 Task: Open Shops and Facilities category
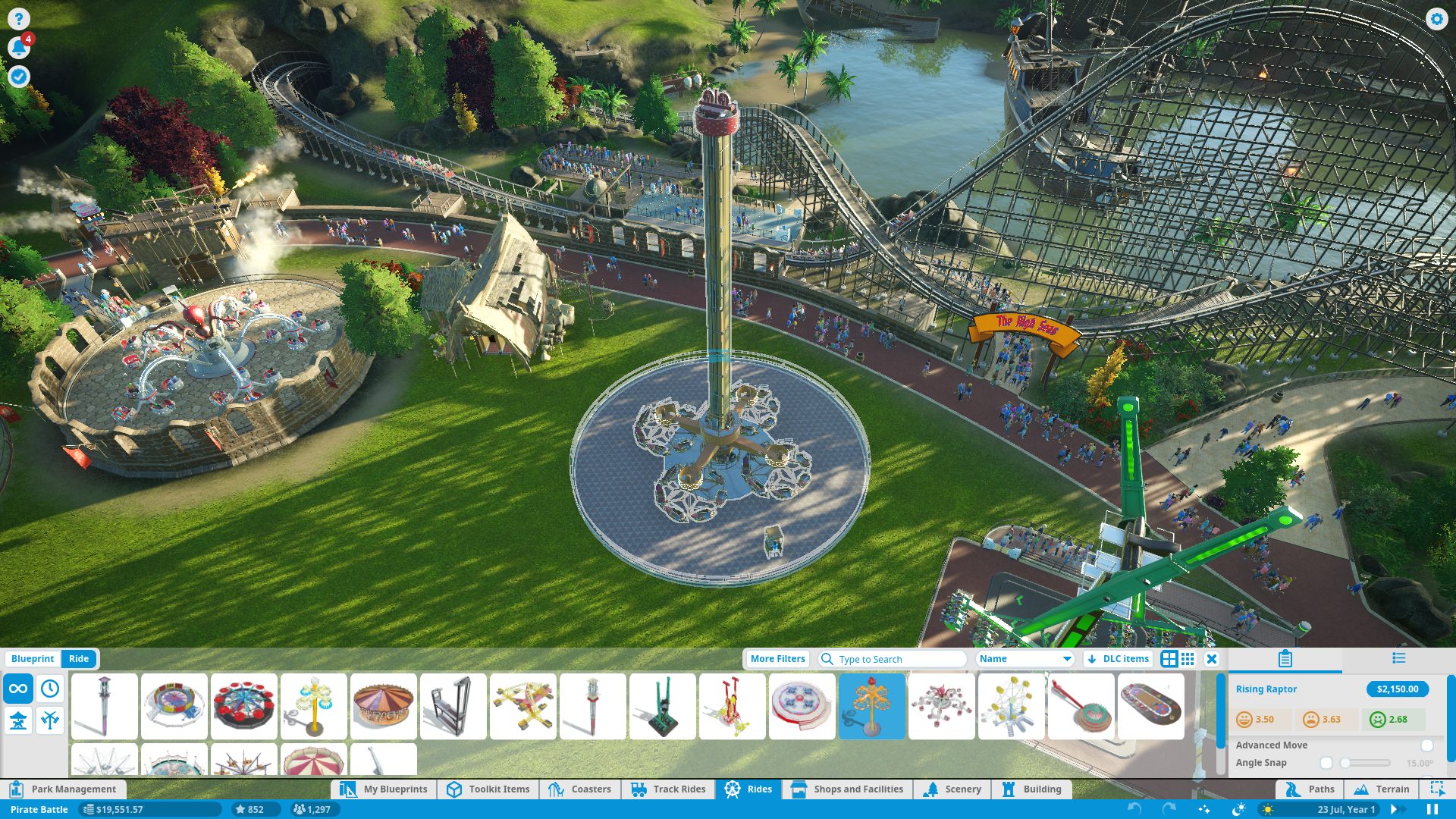(x=848, y=789)
